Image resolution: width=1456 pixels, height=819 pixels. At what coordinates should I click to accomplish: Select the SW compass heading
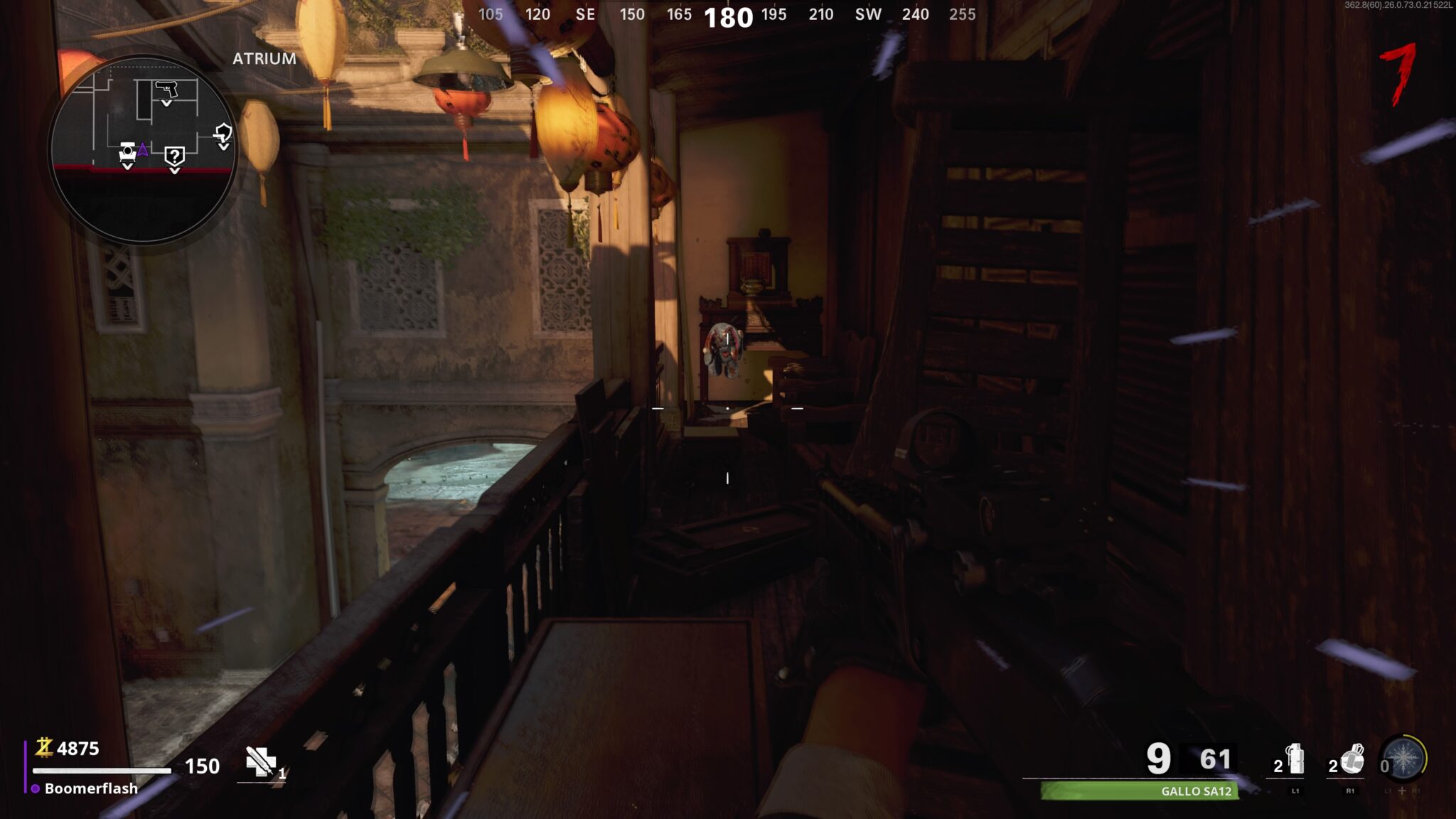pyautogui.click(x=866, y=14)
